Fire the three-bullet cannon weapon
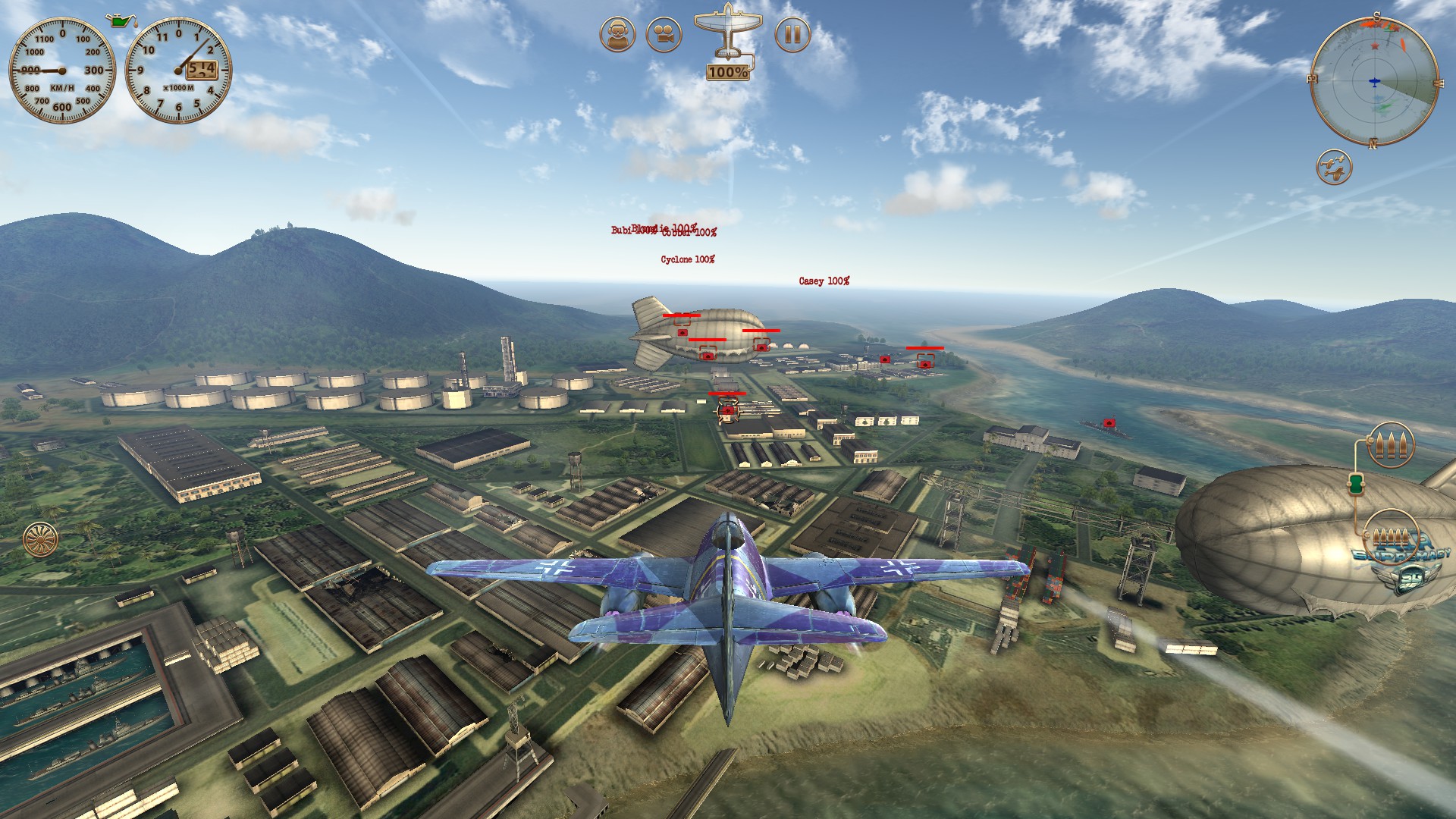This screenshot has height=819, width=1456. tap(1391, 444)
